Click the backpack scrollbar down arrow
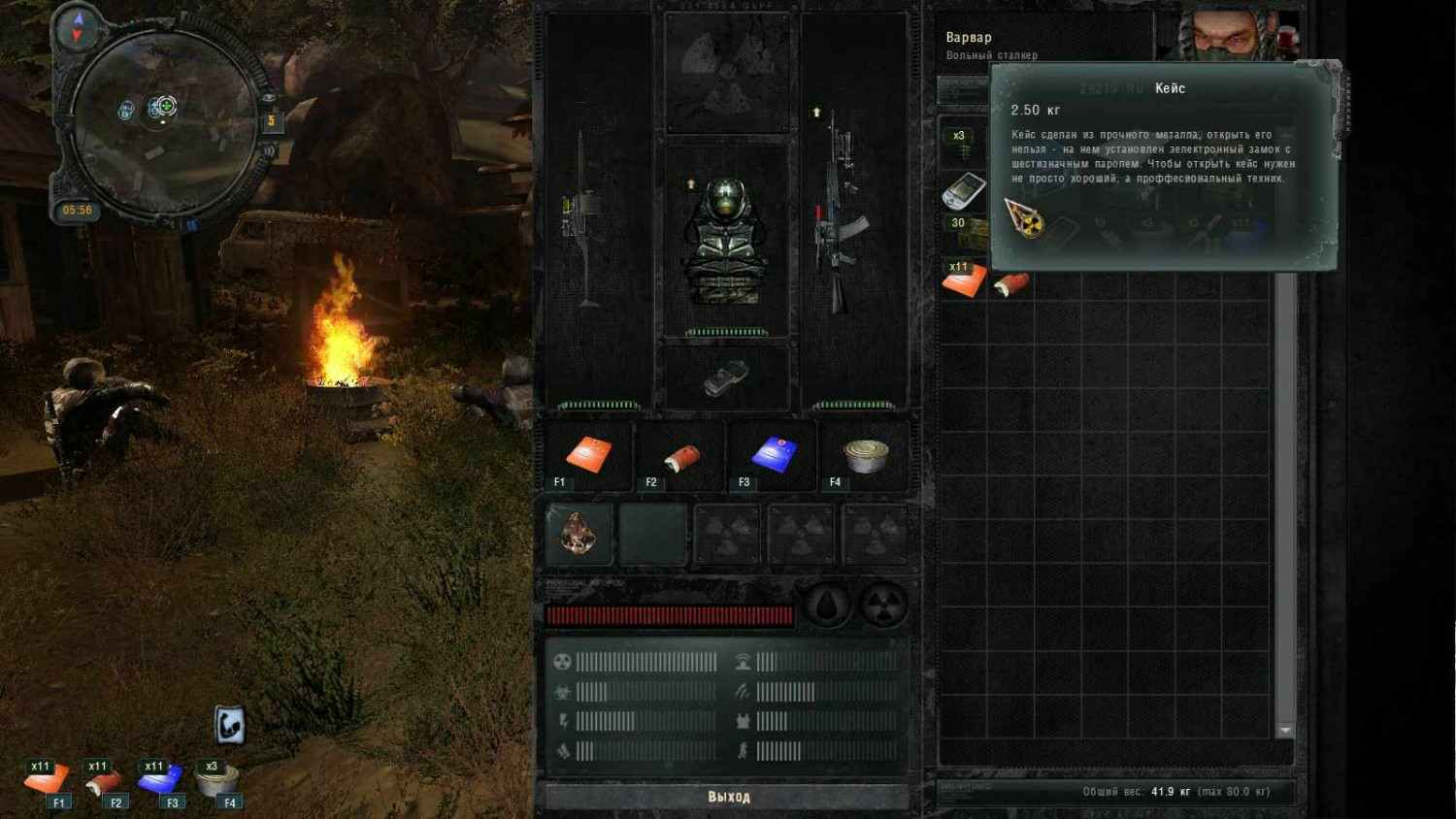 (x=1285, y=730)
